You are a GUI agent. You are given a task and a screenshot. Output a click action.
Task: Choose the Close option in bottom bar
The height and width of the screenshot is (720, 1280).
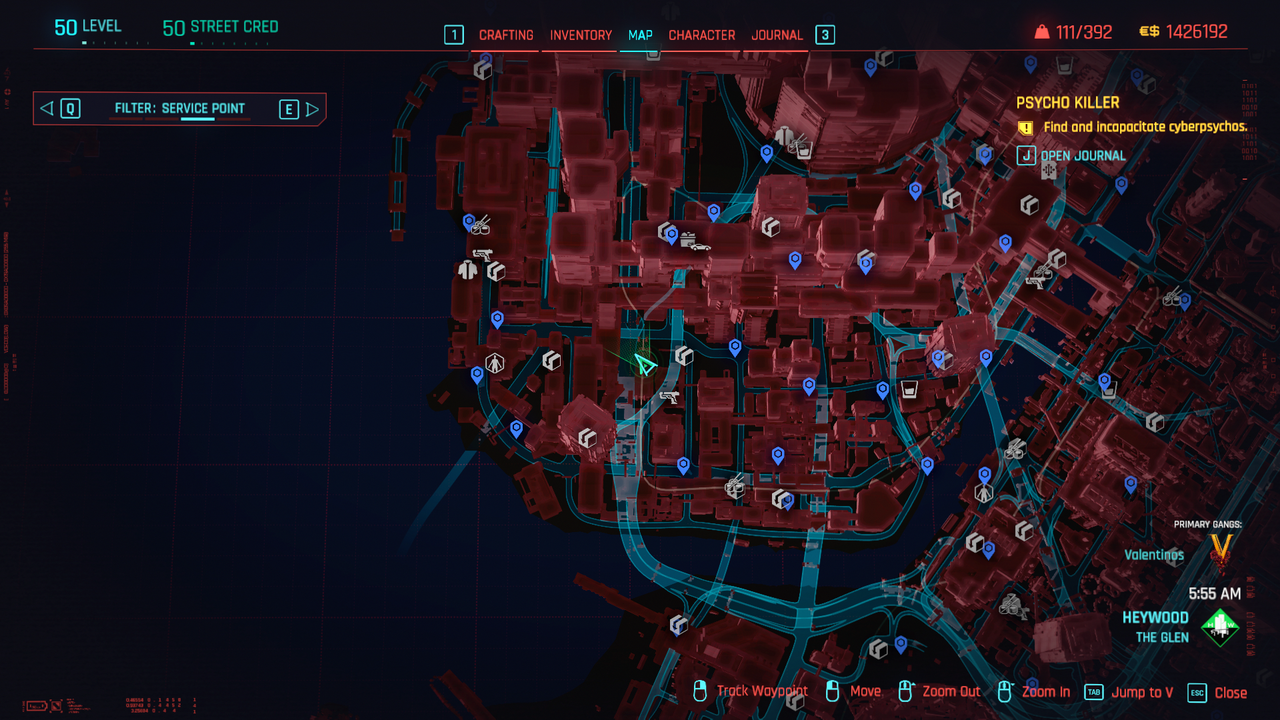coord(1229,692)
